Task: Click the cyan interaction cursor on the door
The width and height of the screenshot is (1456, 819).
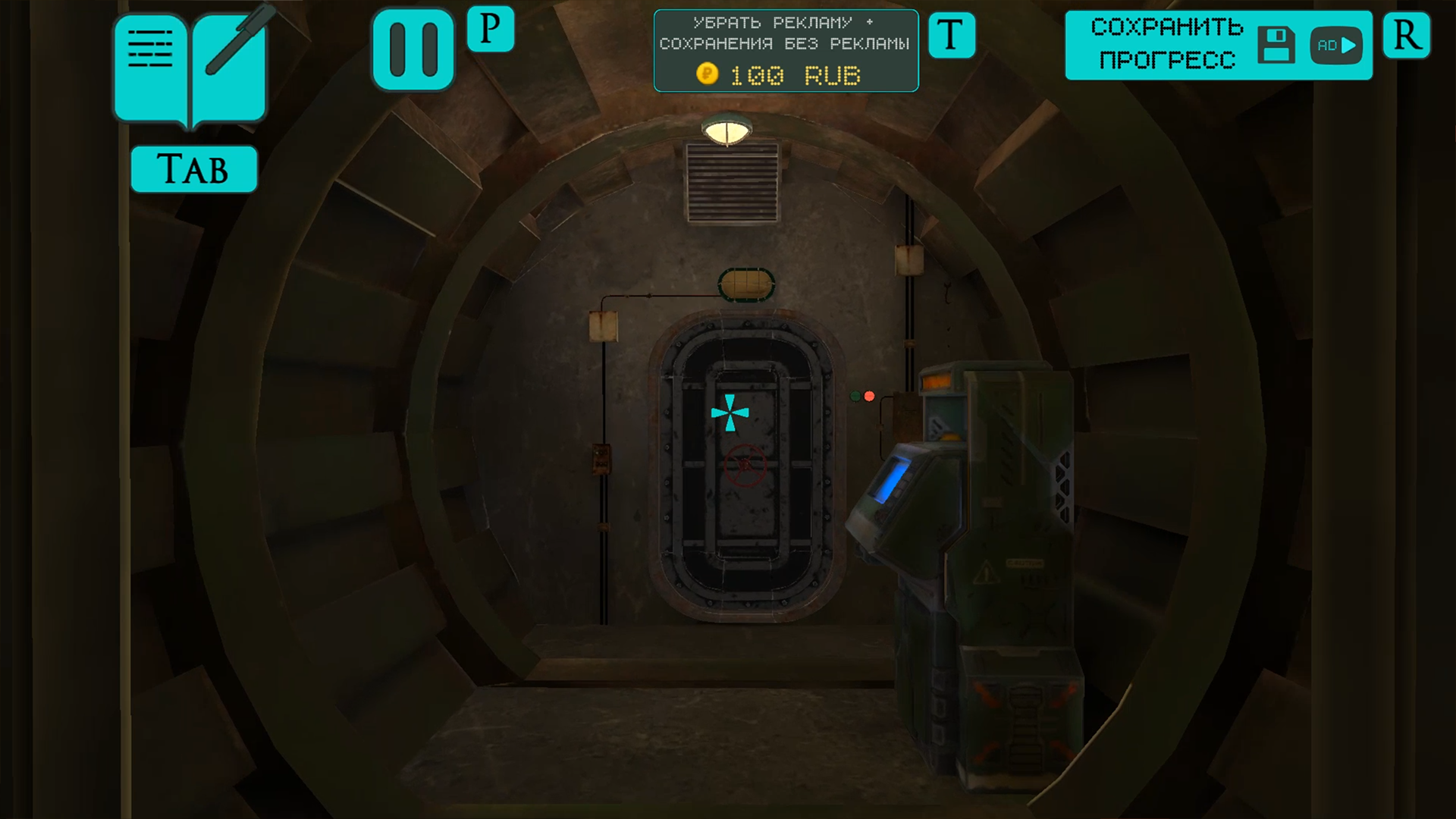Action: pyautogui.click(x=730, y=413)
